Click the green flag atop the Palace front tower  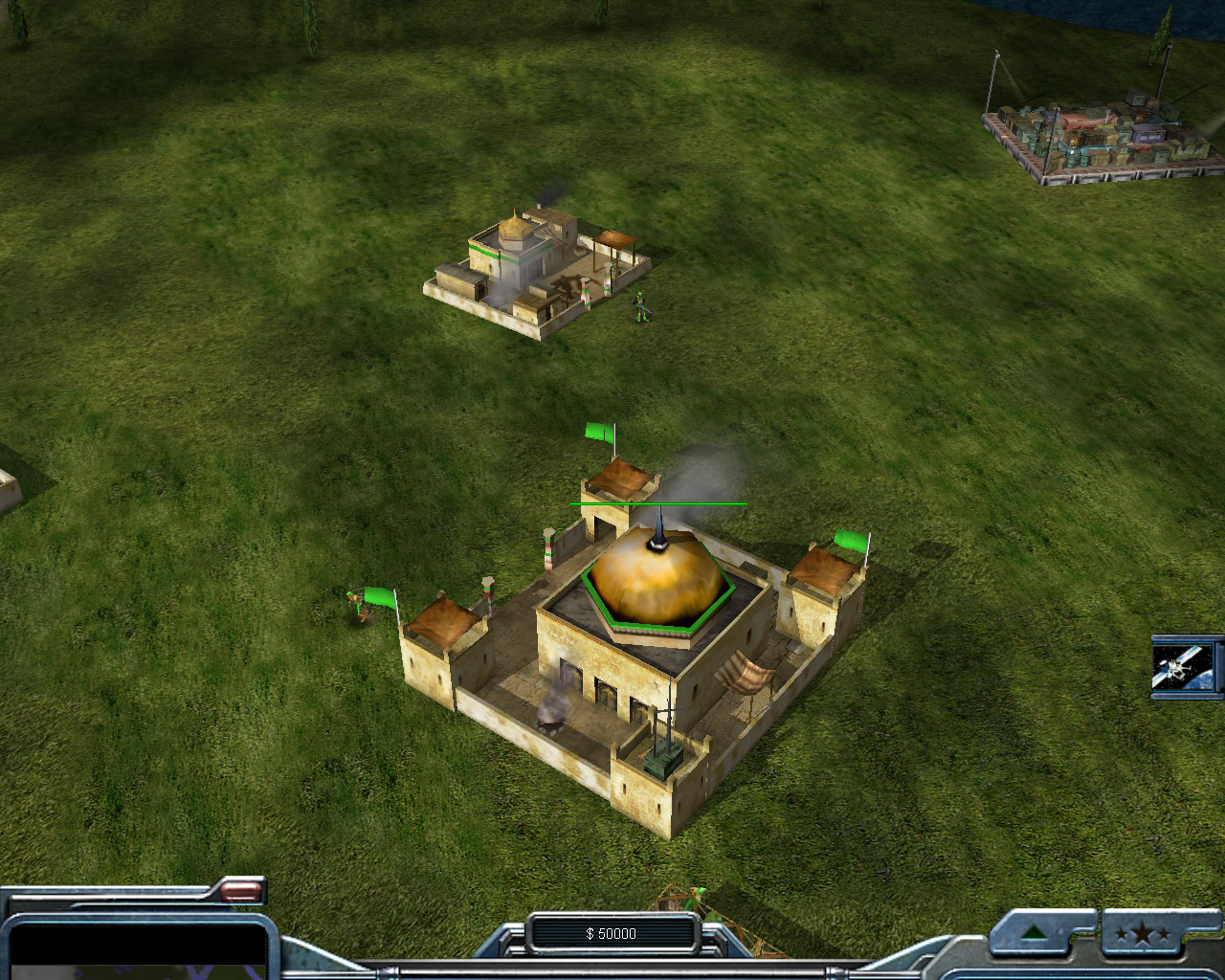tap(597, 434)
